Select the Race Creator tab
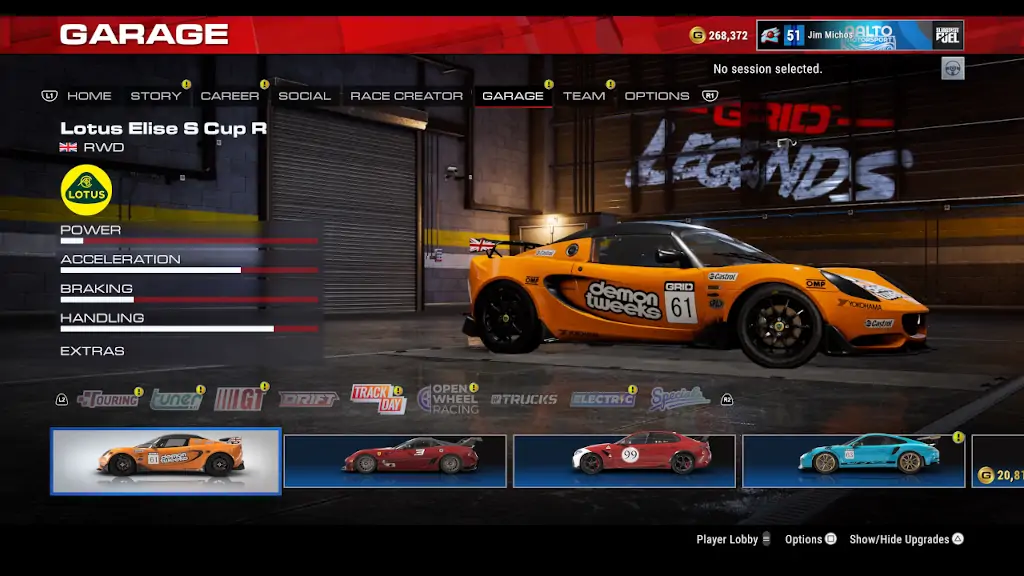 406,96
